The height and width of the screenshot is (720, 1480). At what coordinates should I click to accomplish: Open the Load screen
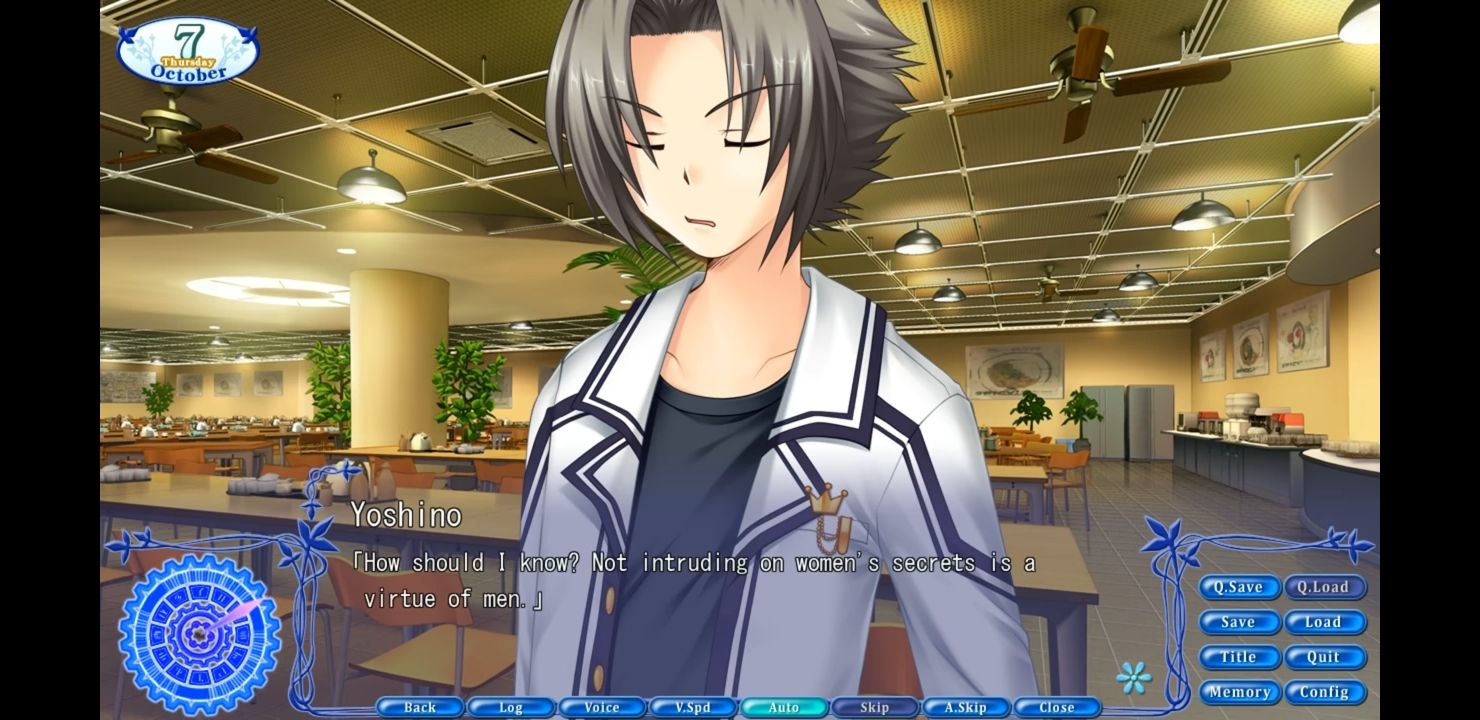1325,622
